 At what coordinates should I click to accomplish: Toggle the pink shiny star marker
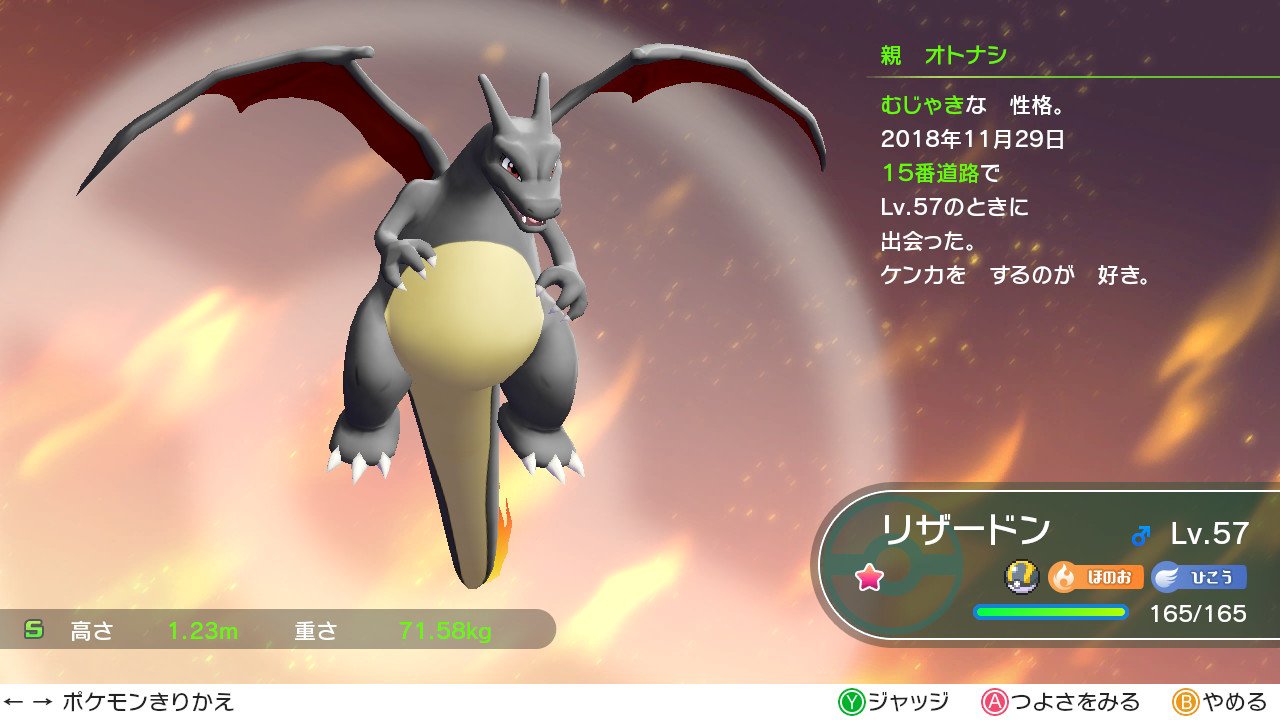869,575
